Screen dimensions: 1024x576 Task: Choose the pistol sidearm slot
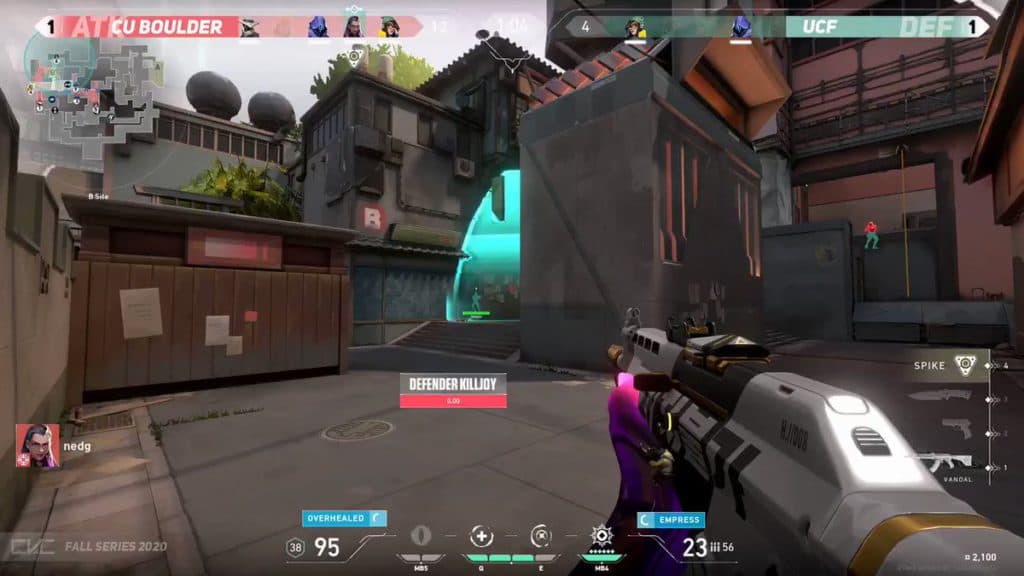coord(953,430)
